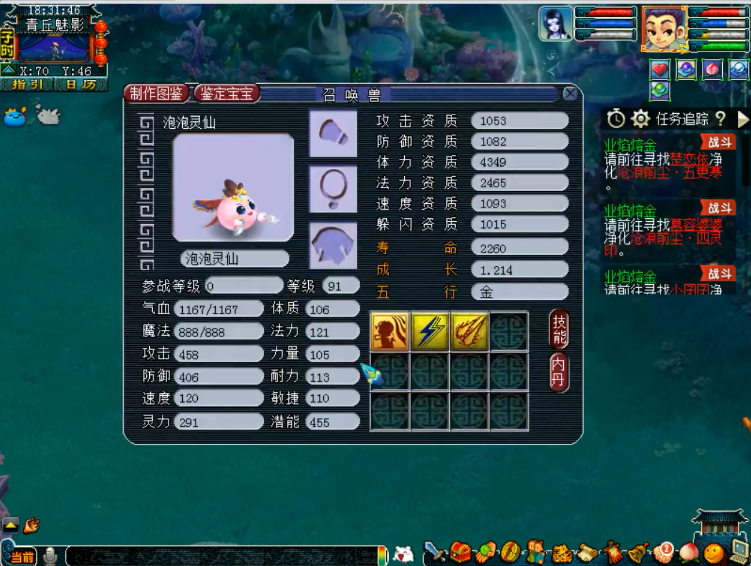
Task: Switch to the 鉴定宝宝 tab
Action: (x=229, y=93)
